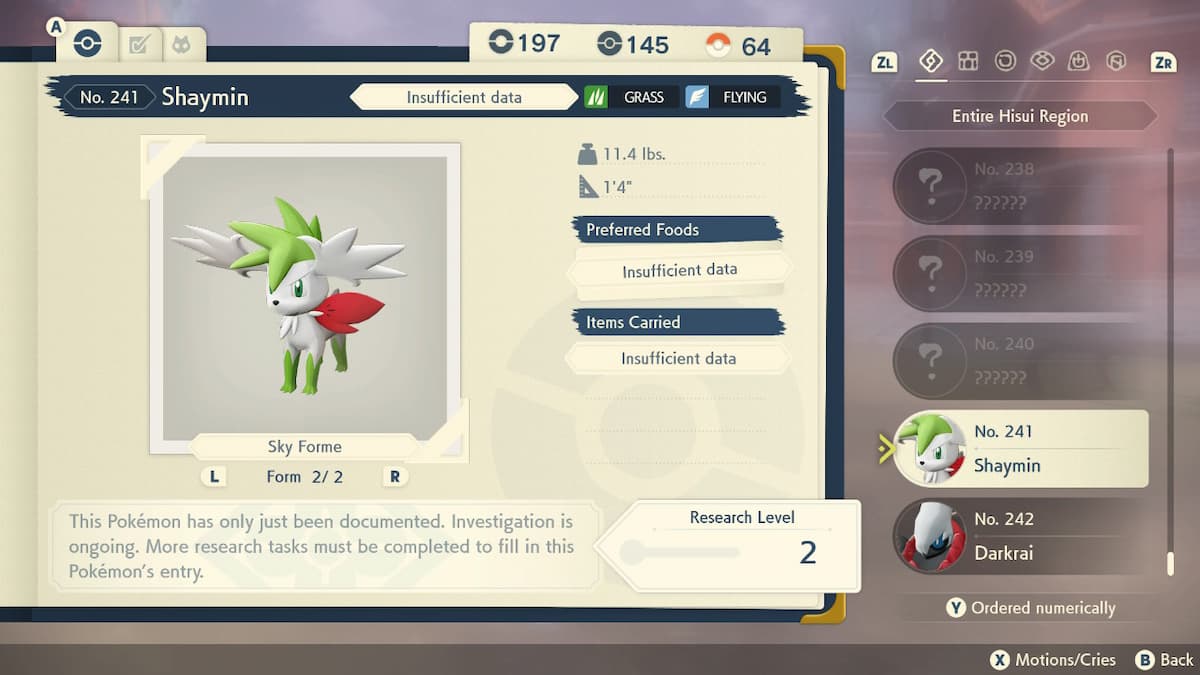Choose the Shaymin entry in the list
The image size is (1200, 675).
pyautogui.click(x=1020, y=449)
